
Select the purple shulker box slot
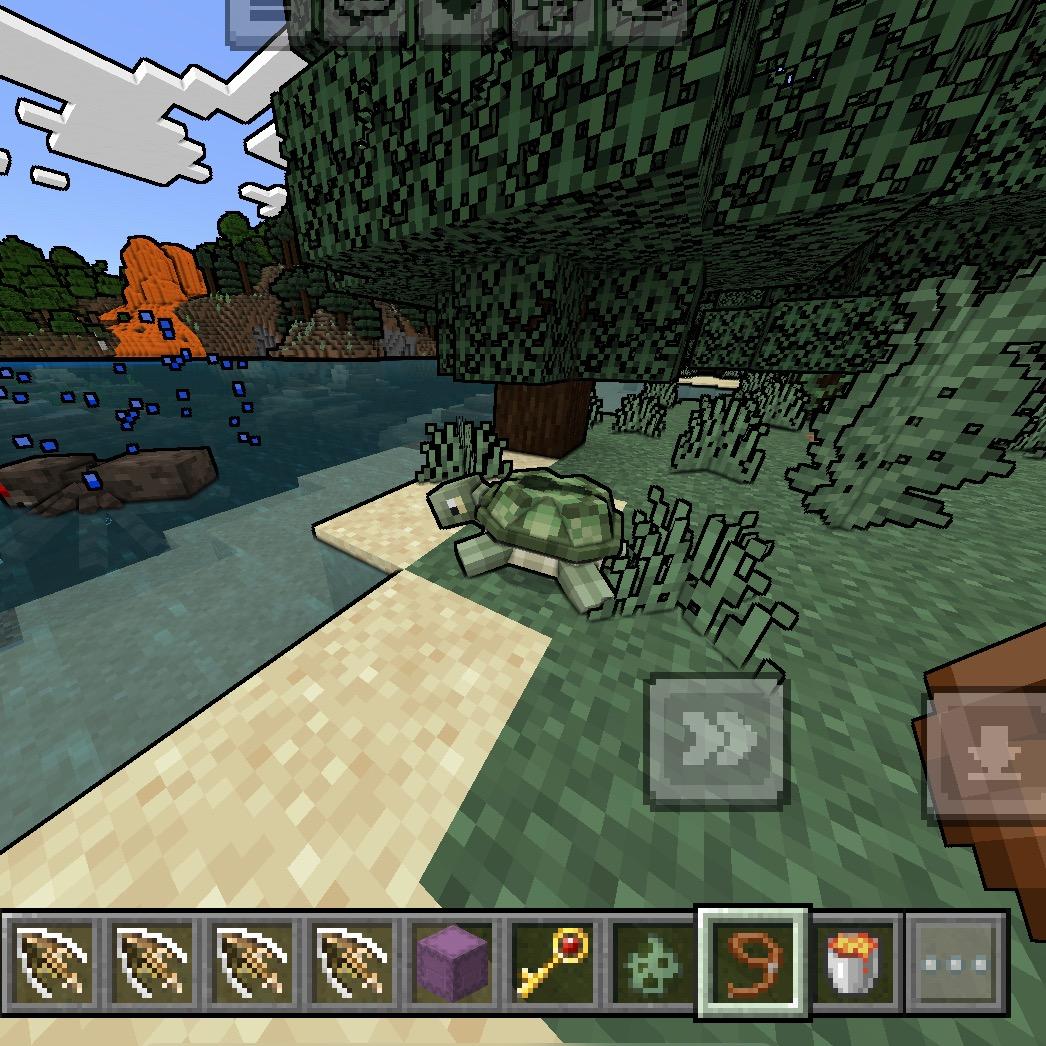point(454,963)
